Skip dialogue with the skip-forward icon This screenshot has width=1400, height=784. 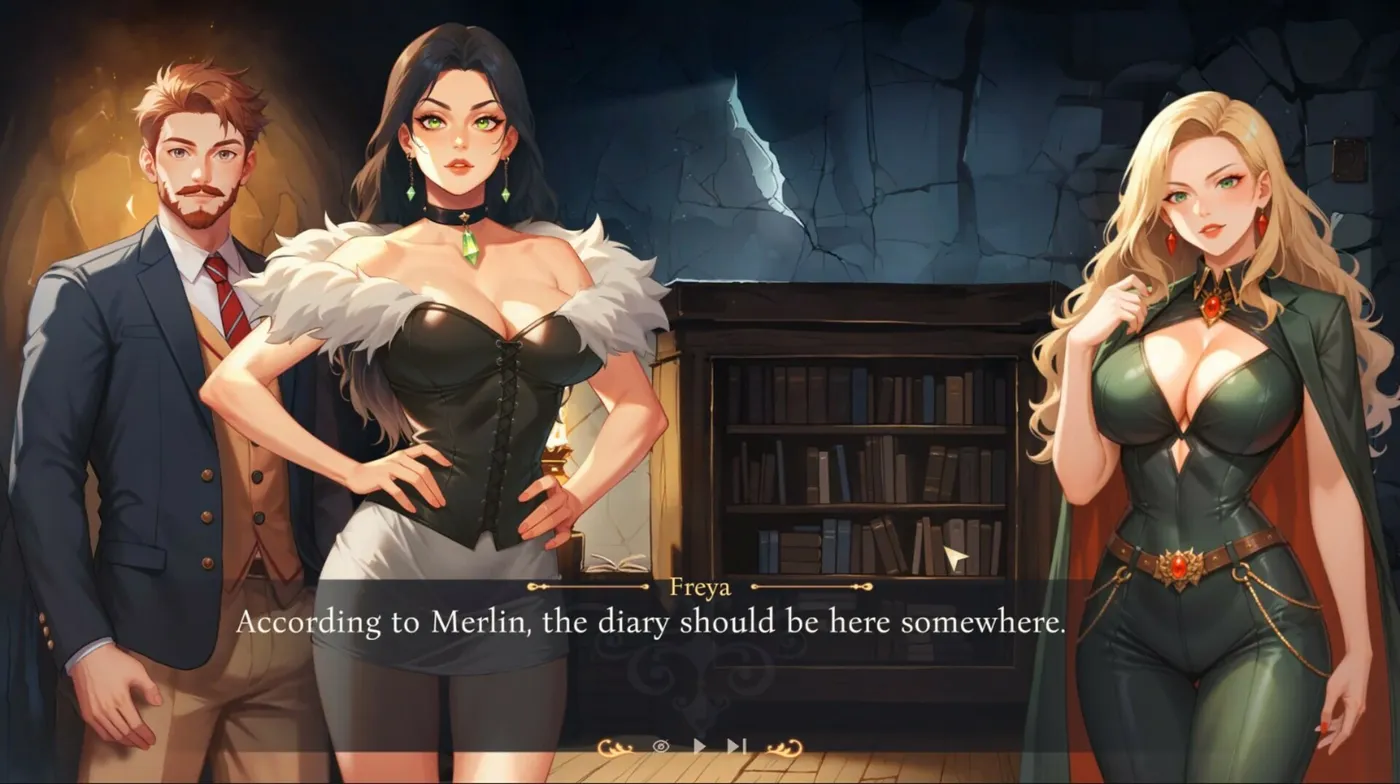click(737, 746)
